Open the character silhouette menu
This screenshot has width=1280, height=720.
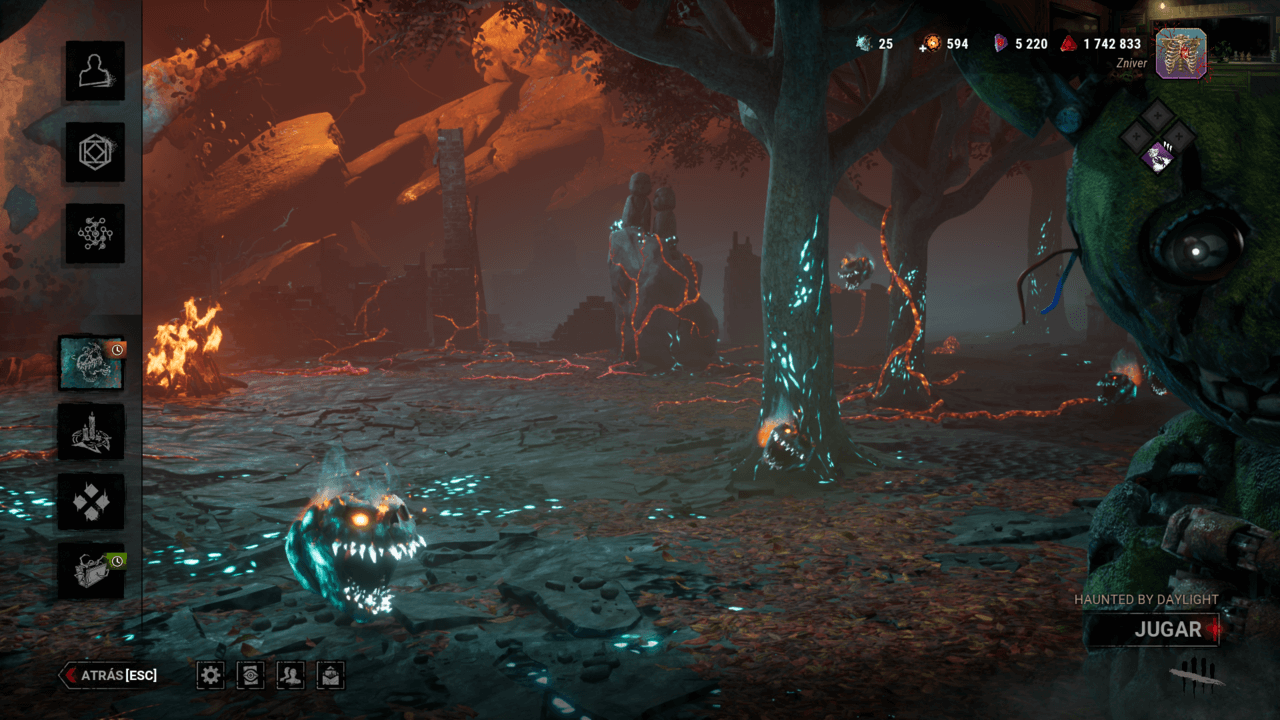(95, 71)
